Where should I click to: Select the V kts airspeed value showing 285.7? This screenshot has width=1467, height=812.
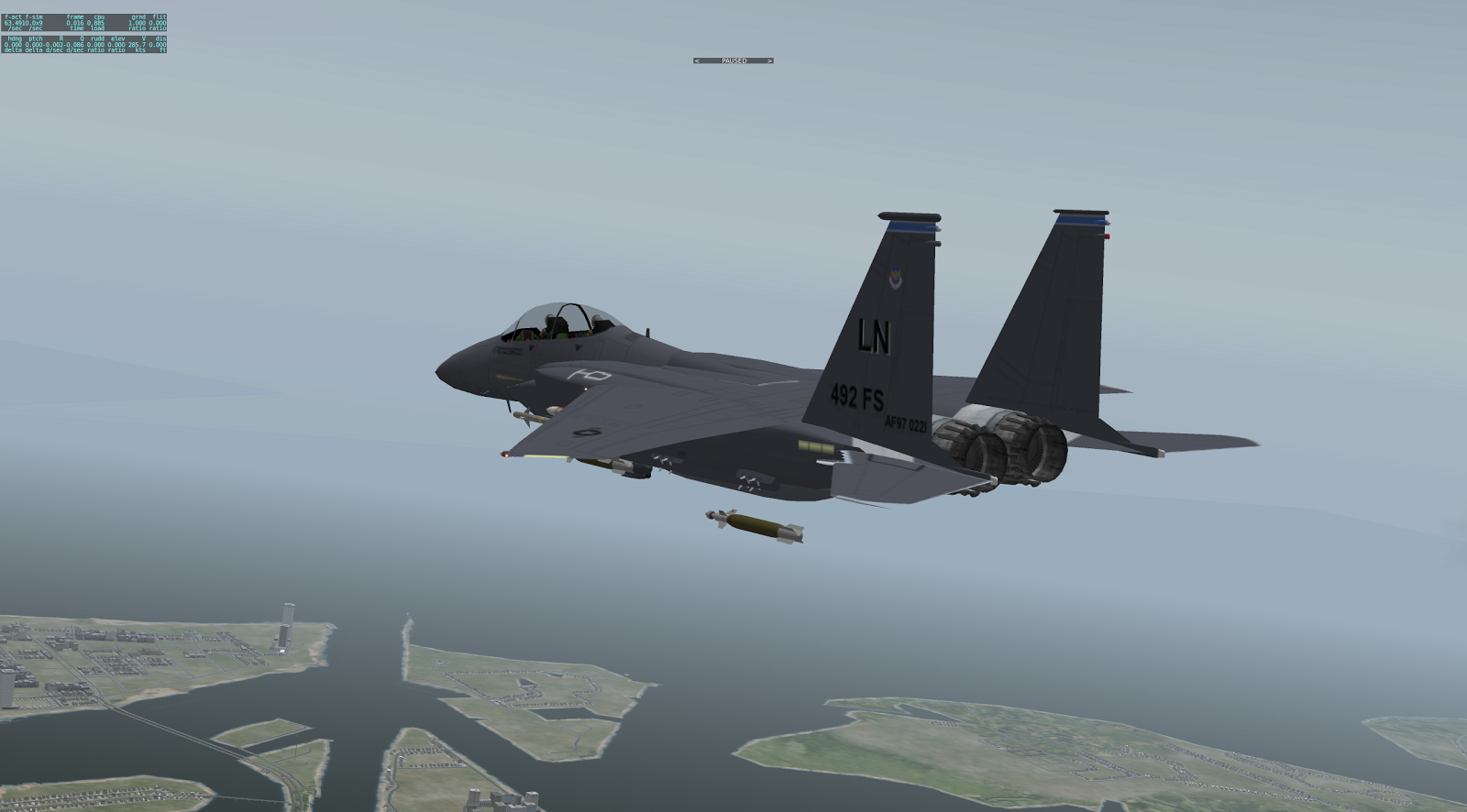137,45
